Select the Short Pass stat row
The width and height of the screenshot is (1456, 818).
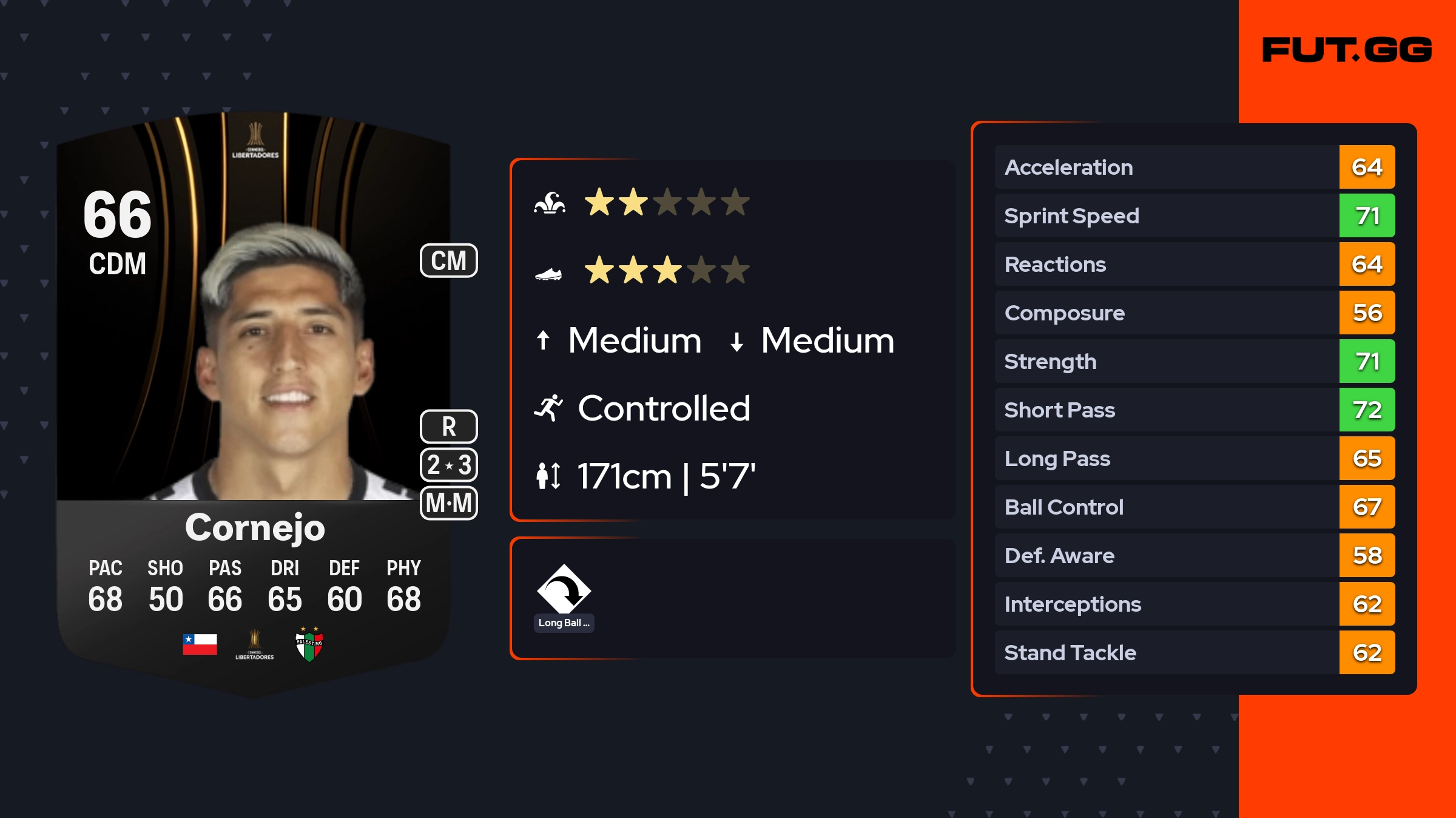1195,410
